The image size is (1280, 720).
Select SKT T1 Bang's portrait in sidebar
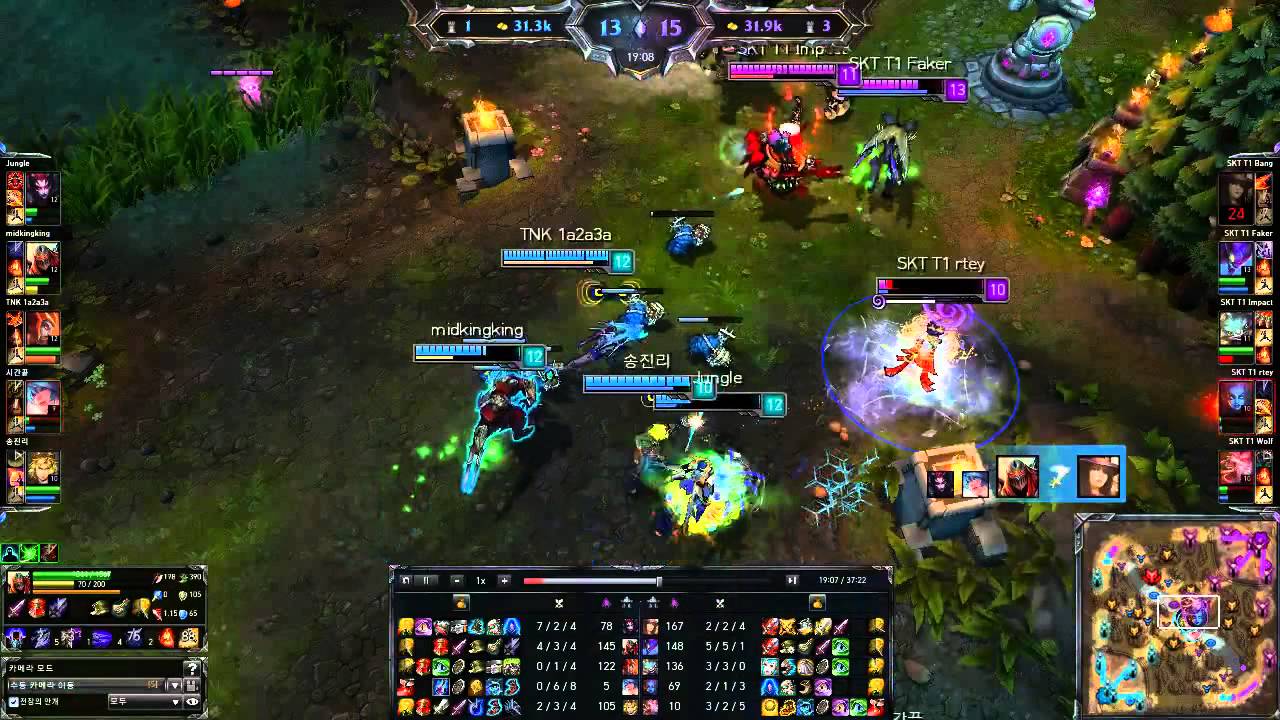1236,190
